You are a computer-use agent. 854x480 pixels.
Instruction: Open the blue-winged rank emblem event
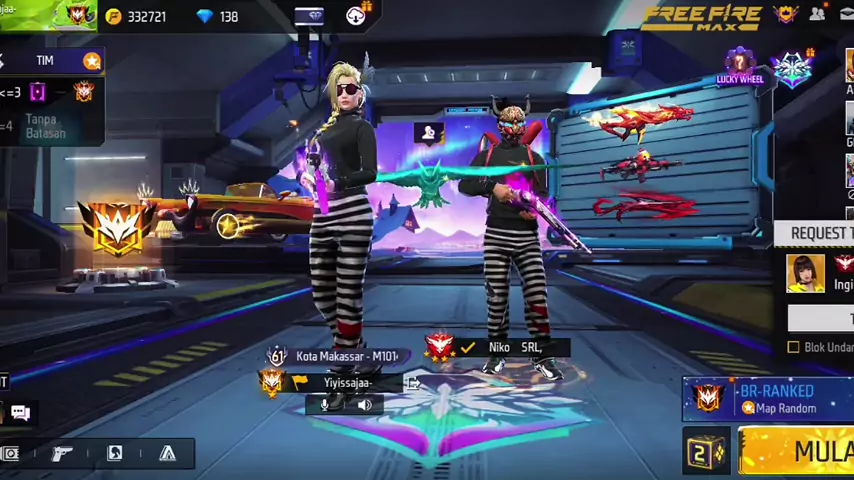click(x=792, y=68)
